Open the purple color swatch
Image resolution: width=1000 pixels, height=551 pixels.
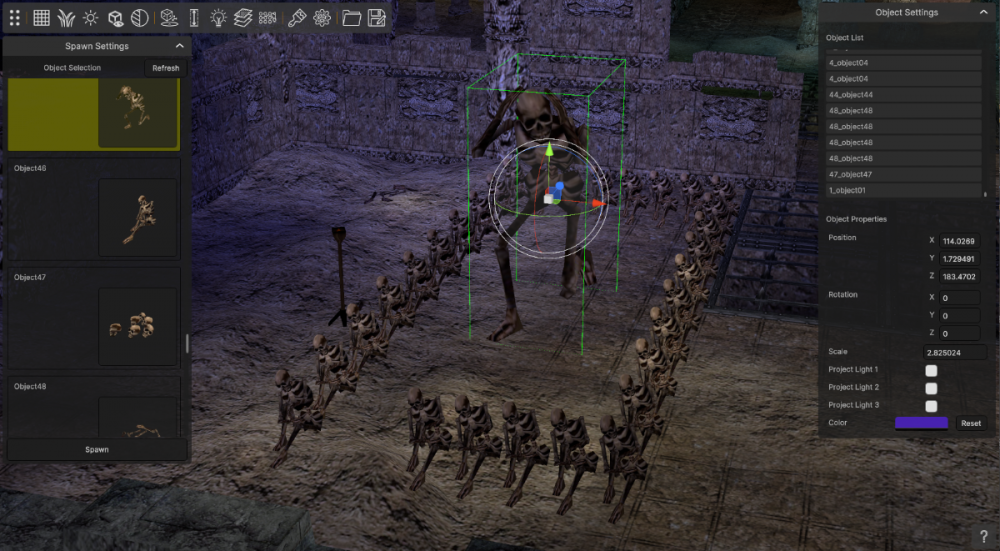(x=921, y=423)
